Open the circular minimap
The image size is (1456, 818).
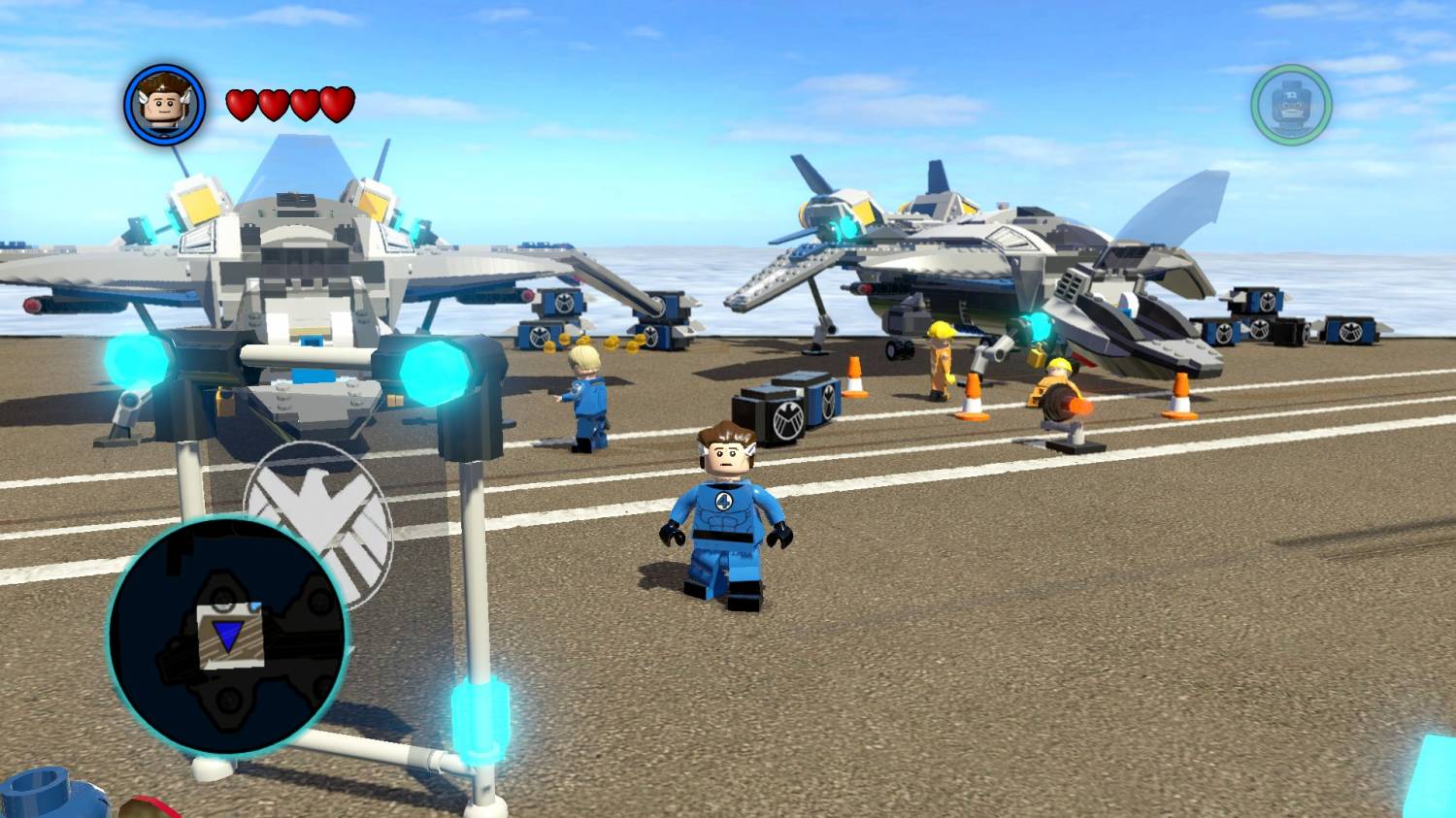pyautogui.click(x=227, y=636)
